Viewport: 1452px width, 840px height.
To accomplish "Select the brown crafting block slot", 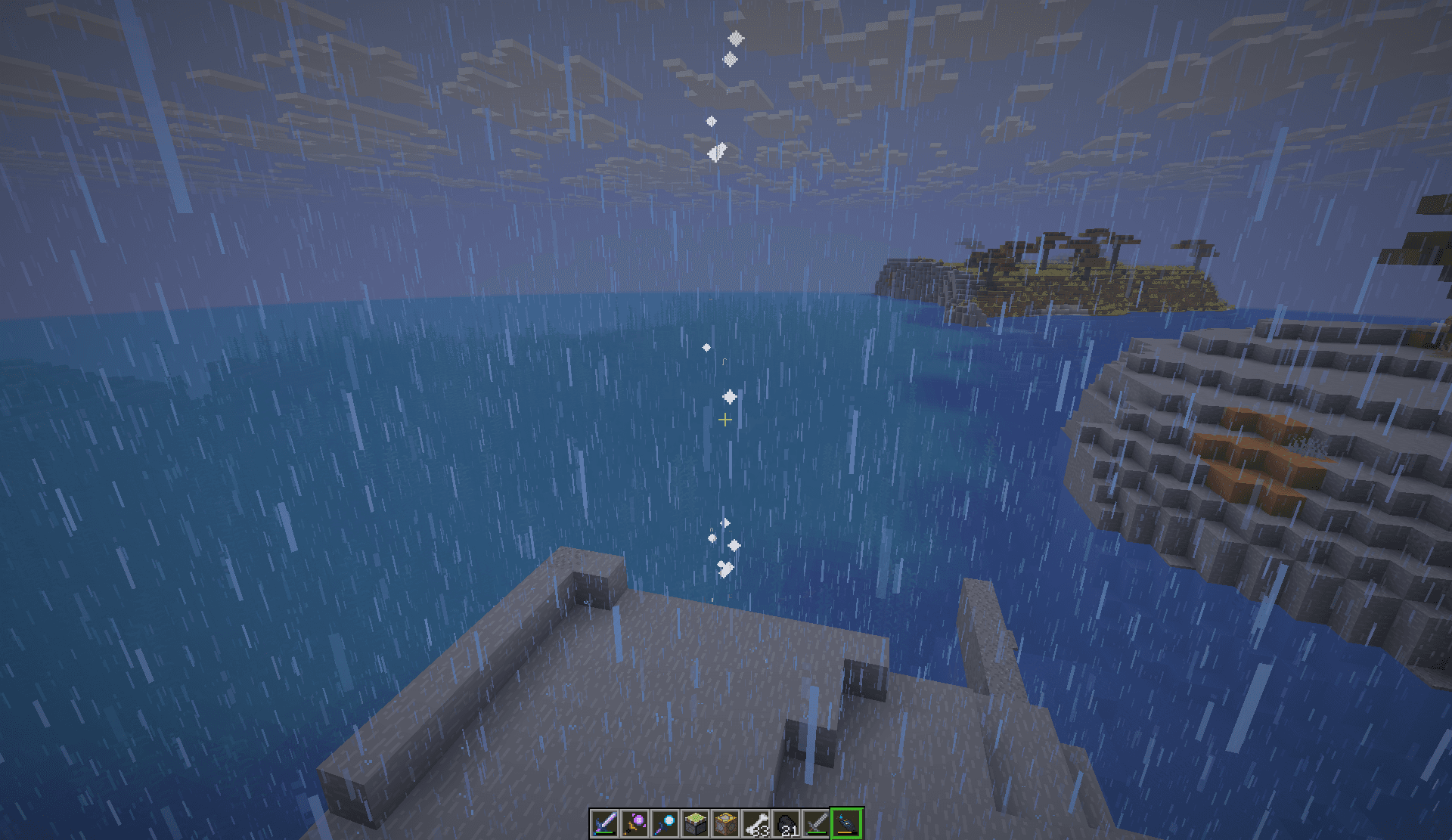I will pyautogui.click(x=725, y=823).
